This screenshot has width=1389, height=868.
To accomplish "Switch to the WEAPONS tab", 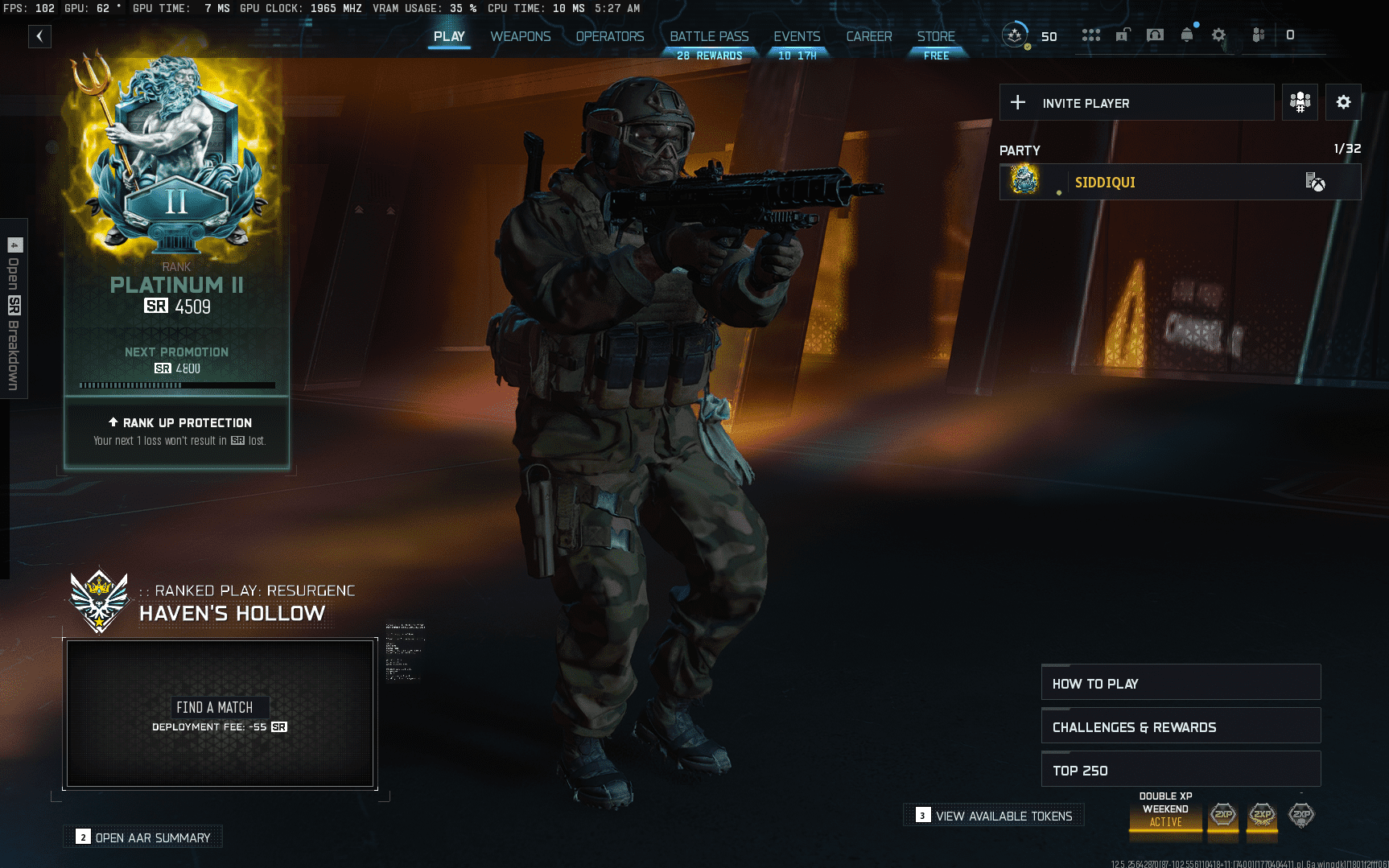I will pyautogui.click(x=520, y=36).
